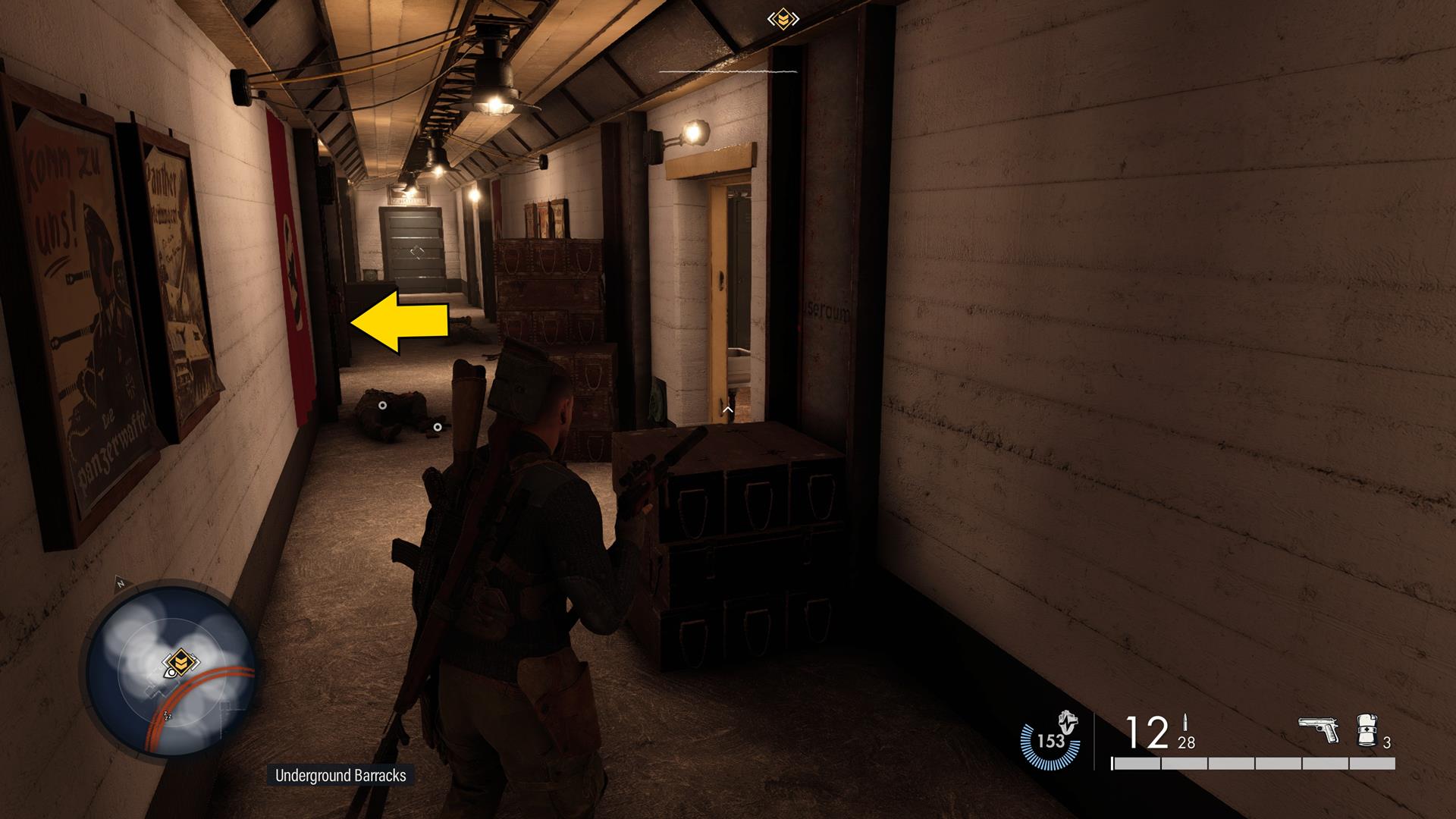Select the mission objective diamond on minimap
The height and width of the screenshot is (819, 1456).
(x=181, y=661)
